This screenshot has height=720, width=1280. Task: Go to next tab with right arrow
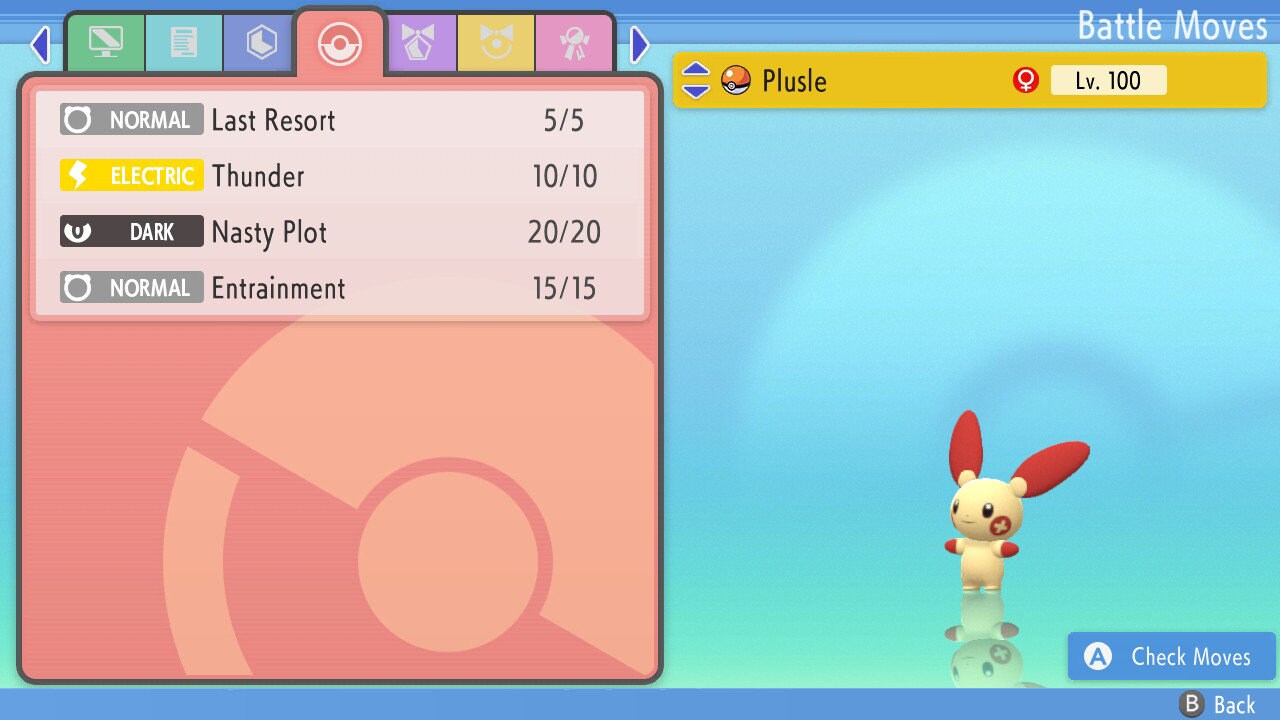tap(640, 44)
